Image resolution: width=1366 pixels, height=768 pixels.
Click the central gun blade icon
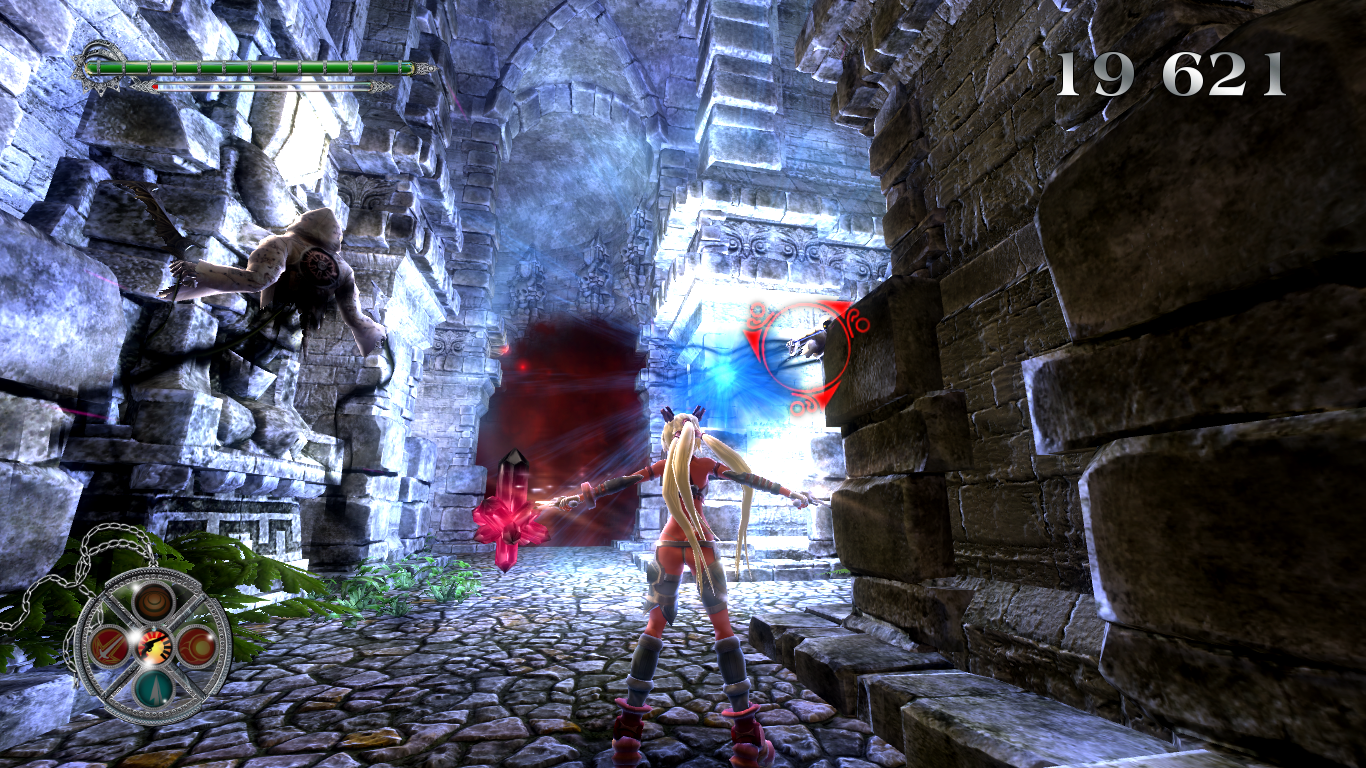pyautogui.click(x=155, y=646)
